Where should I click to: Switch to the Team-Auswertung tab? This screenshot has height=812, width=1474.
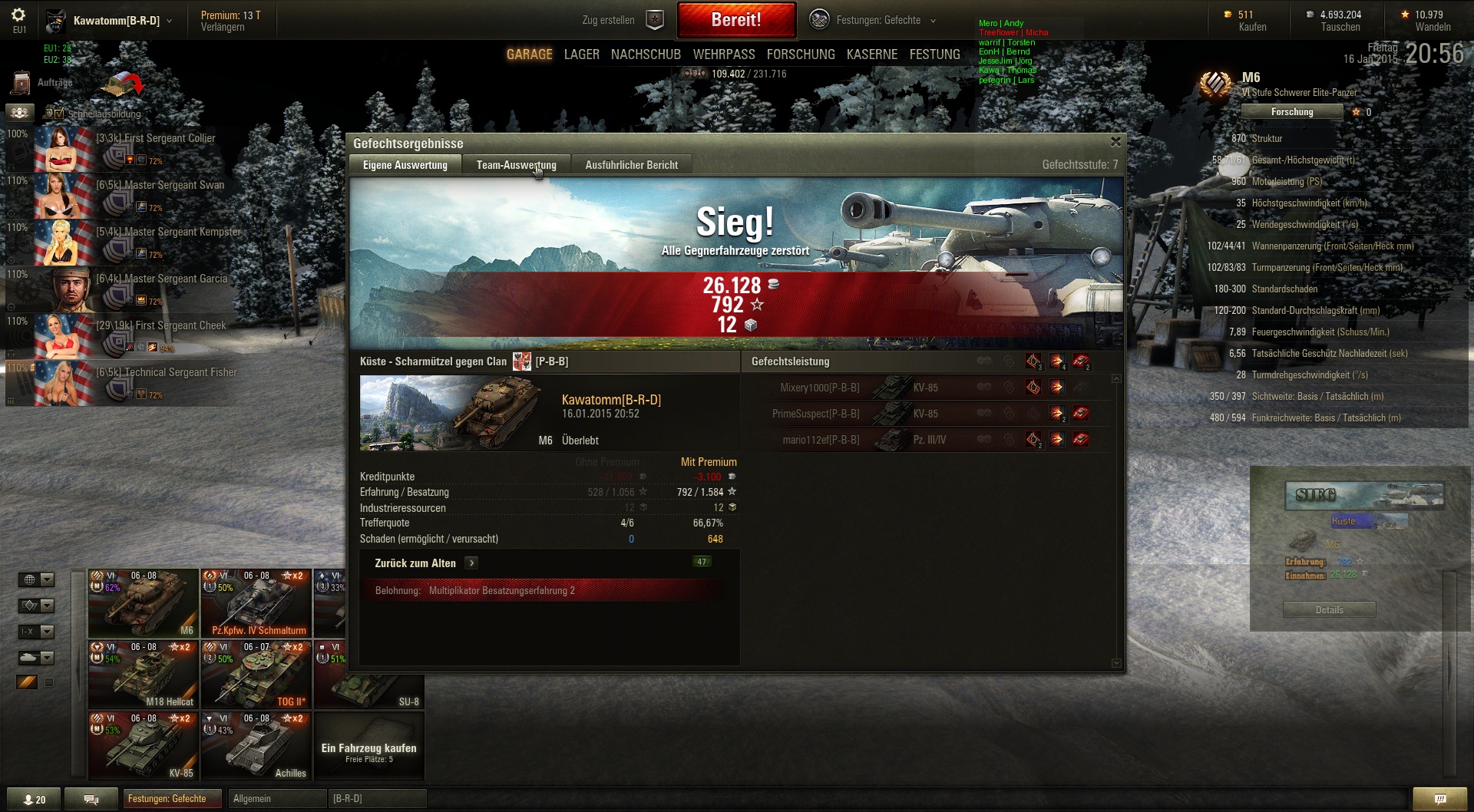tap(516, 165)
